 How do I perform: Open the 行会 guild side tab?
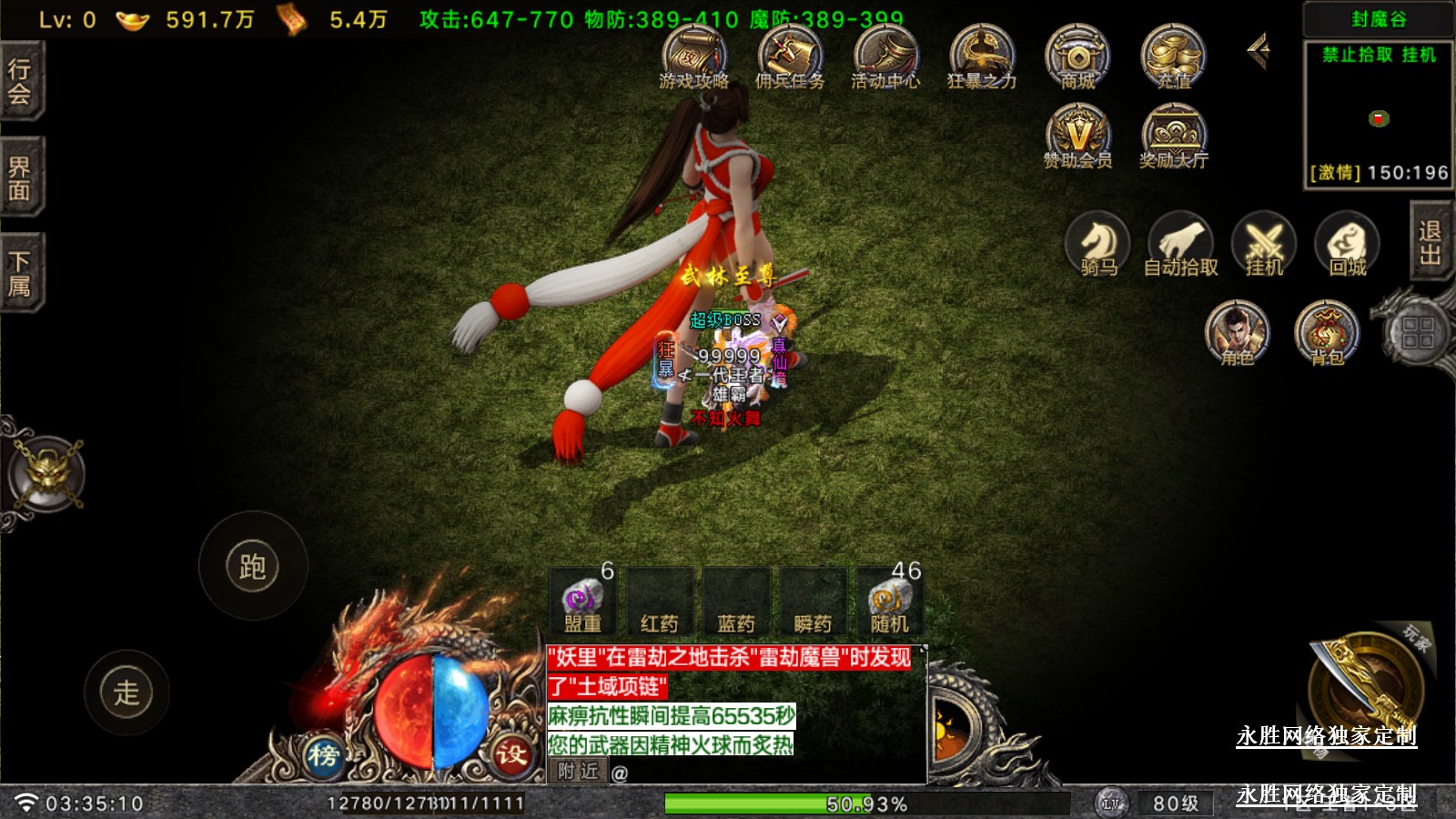coord(20,80)
